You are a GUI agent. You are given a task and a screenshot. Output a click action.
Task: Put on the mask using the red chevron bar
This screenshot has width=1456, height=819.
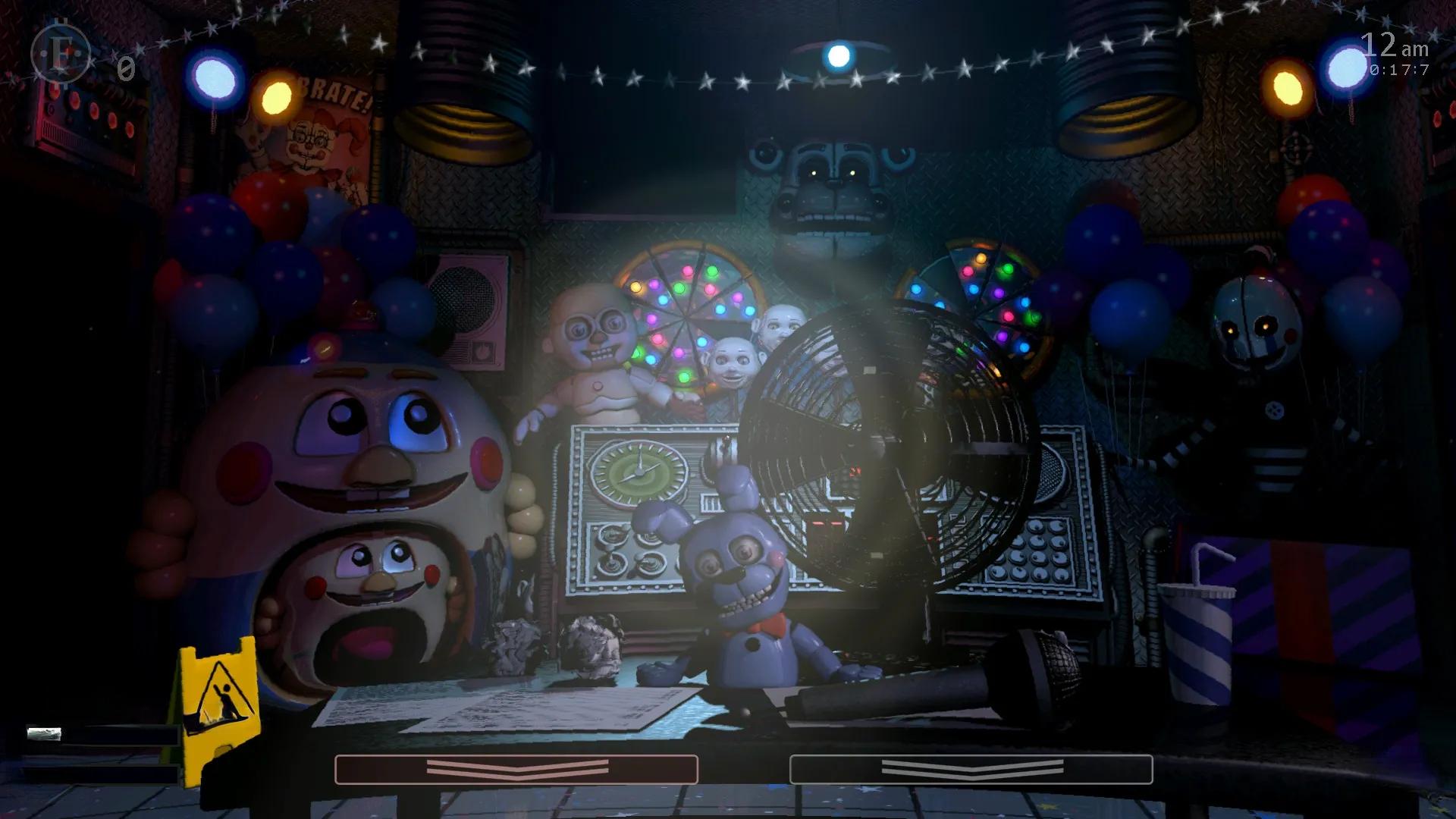click(x=516, y=769)
